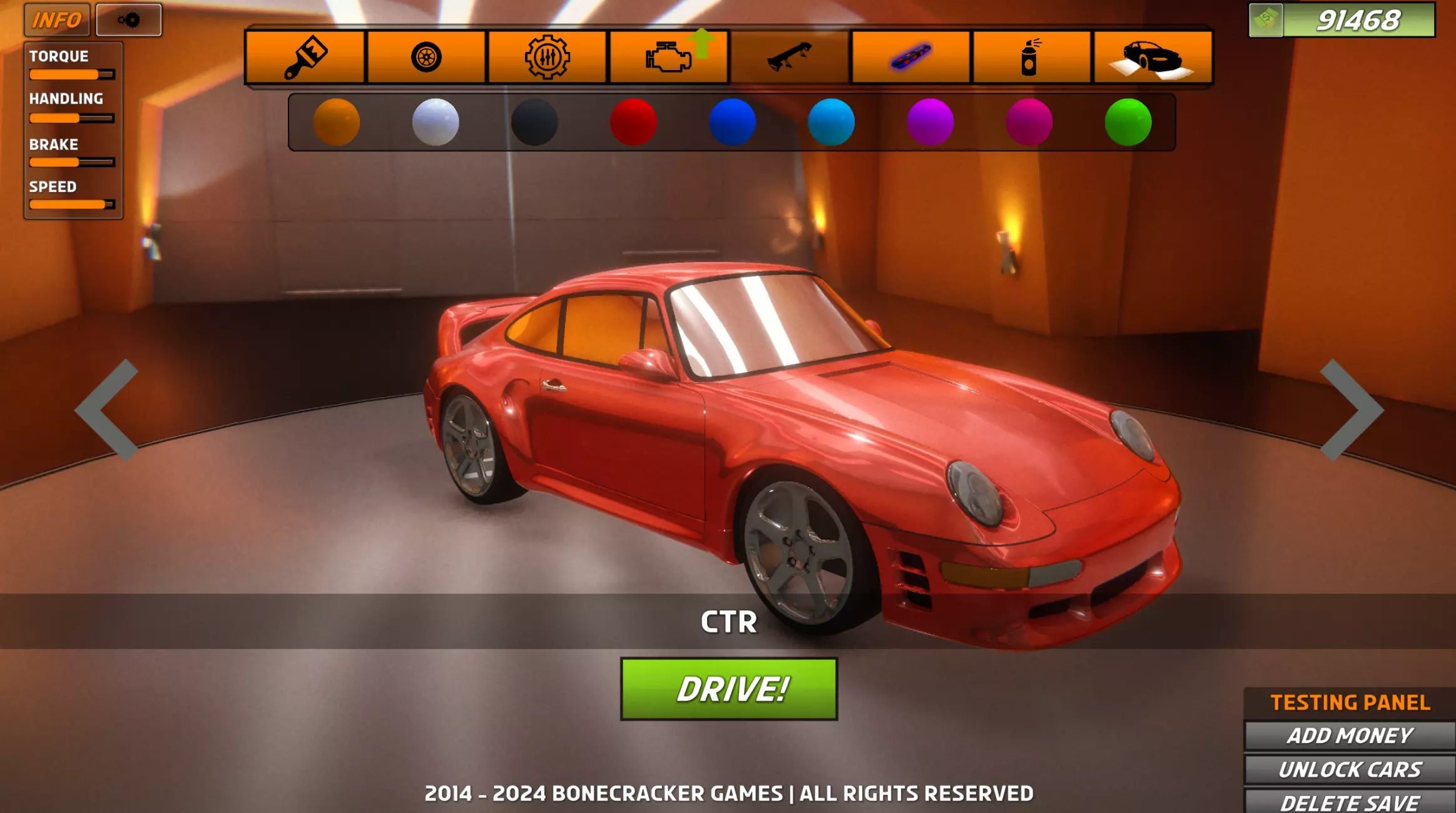
Task: Select the spray can decal tab
Action: [x=1031, y=57]
